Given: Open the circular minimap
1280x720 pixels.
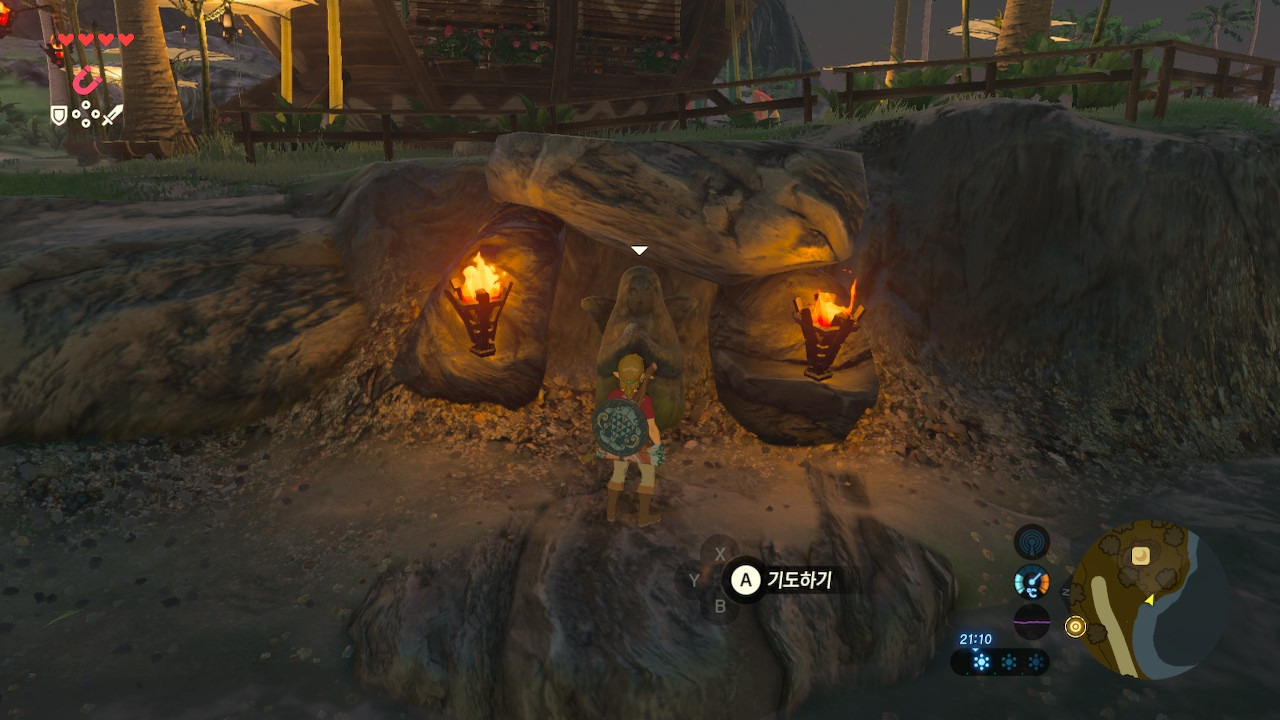Looking at the screenshot, I should tap(1149, 600).
